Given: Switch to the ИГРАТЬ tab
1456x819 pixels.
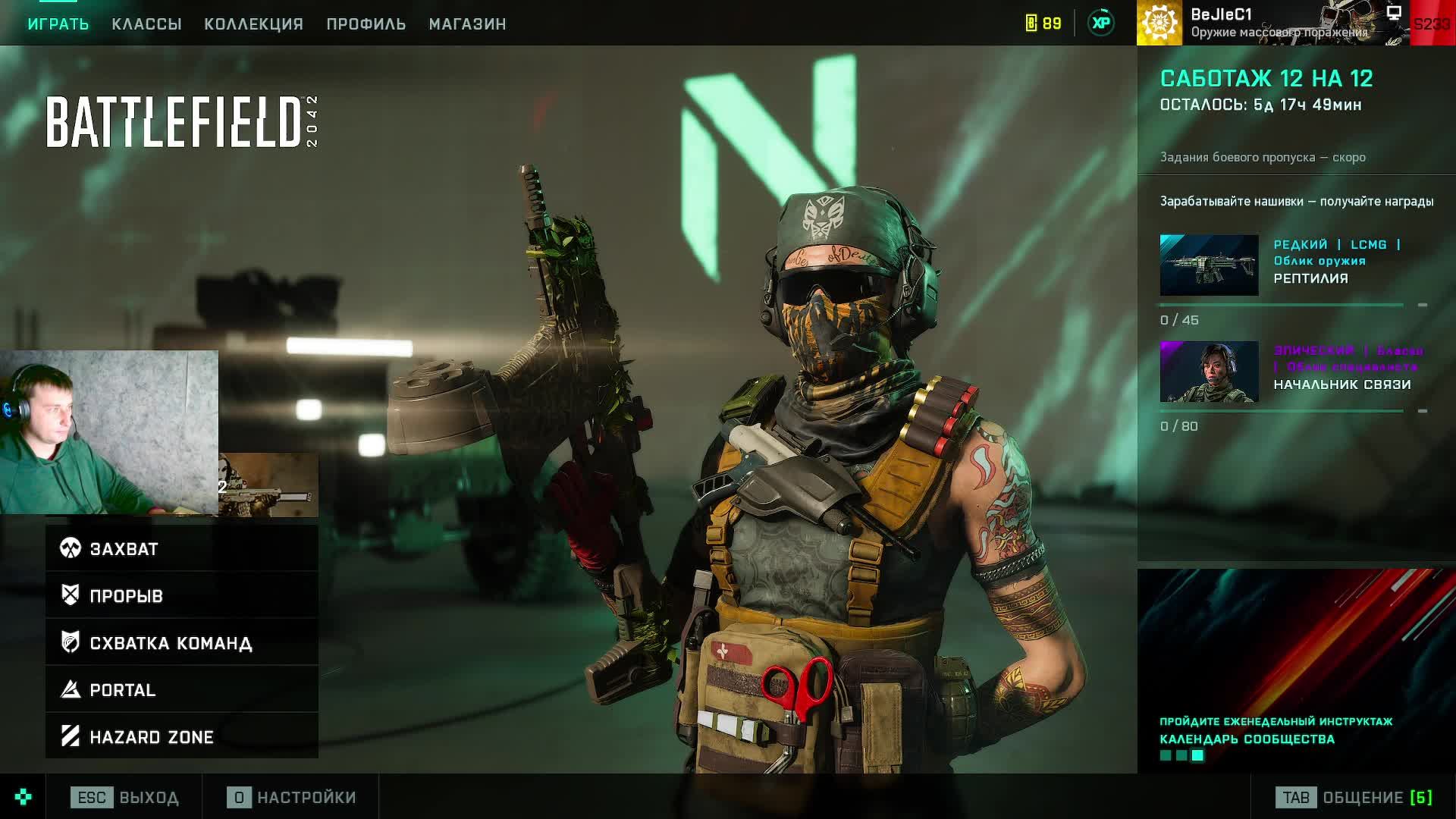Looking at the screenshot, I should click(x=58, y=24).
